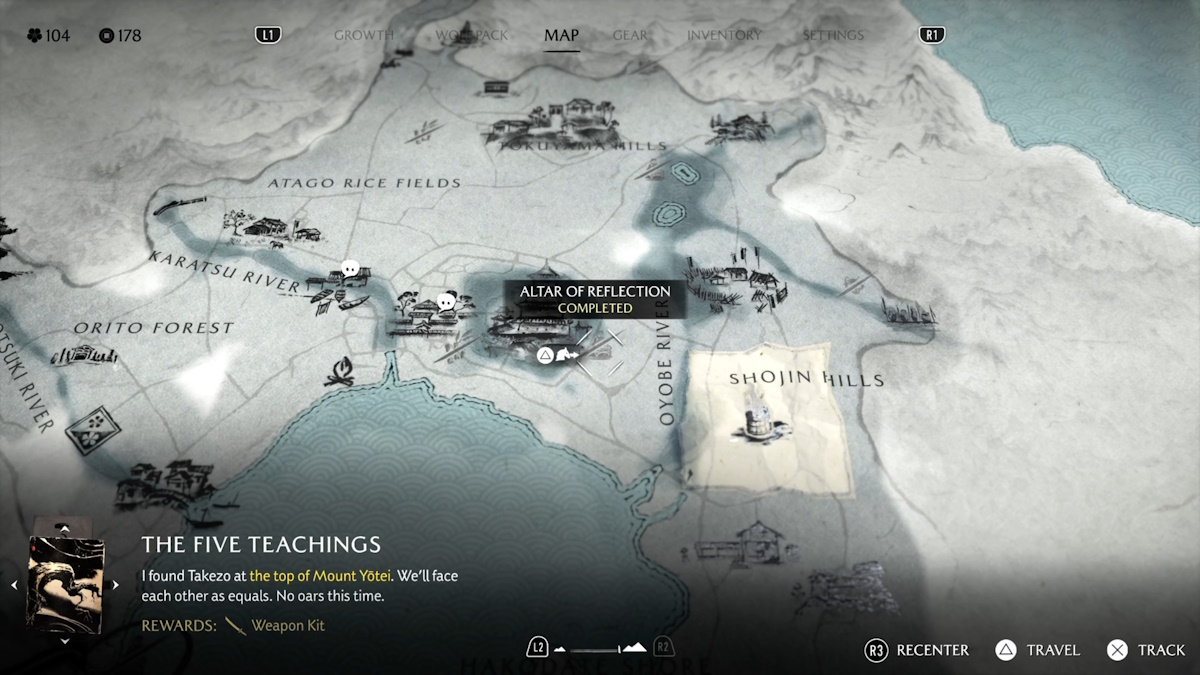Select the diamond flower emblem map marker
The width and height of the screenshot is (1200, 675).
[x=93, y=430]
